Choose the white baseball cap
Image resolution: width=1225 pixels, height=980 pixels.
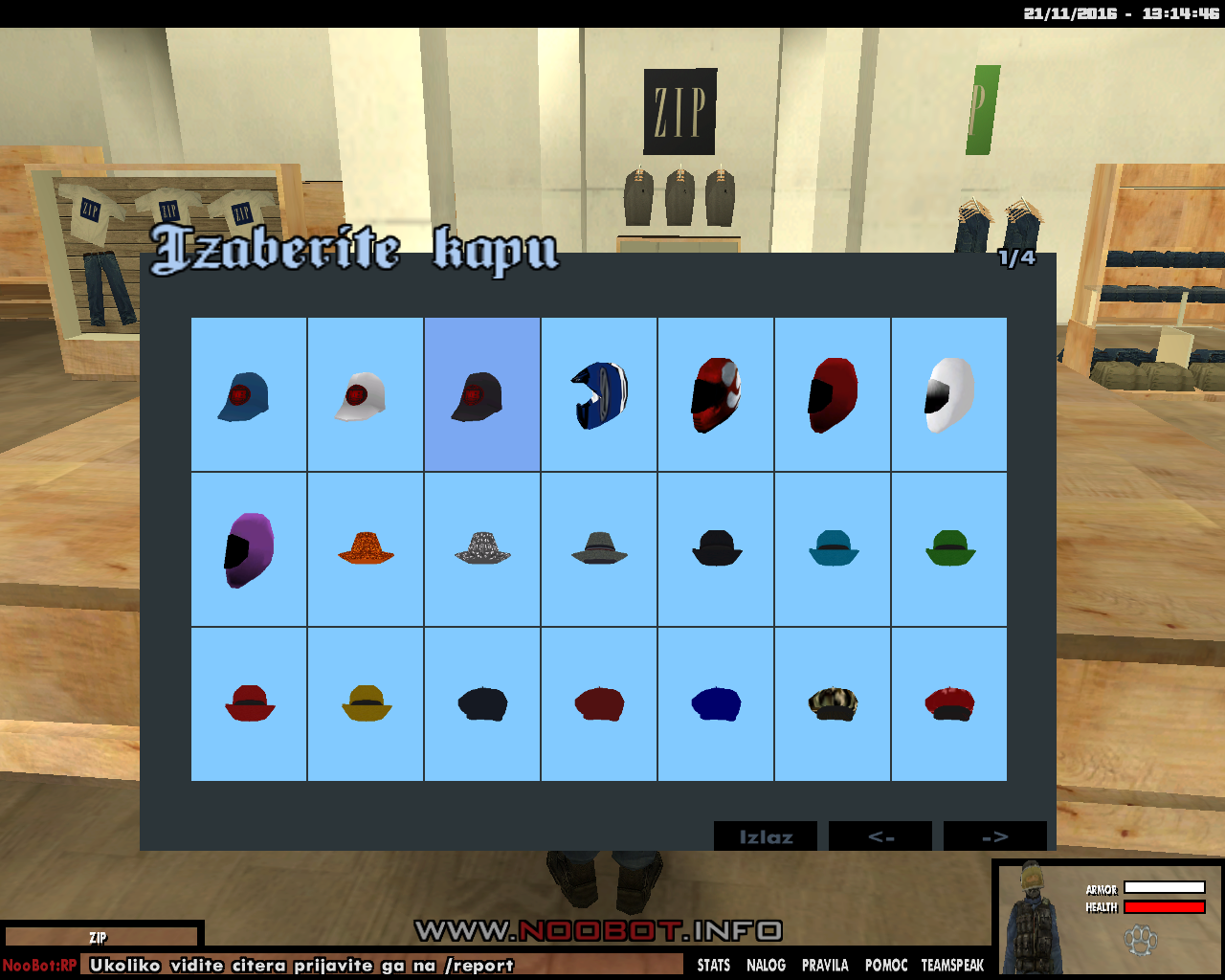[x=366, y=394]
